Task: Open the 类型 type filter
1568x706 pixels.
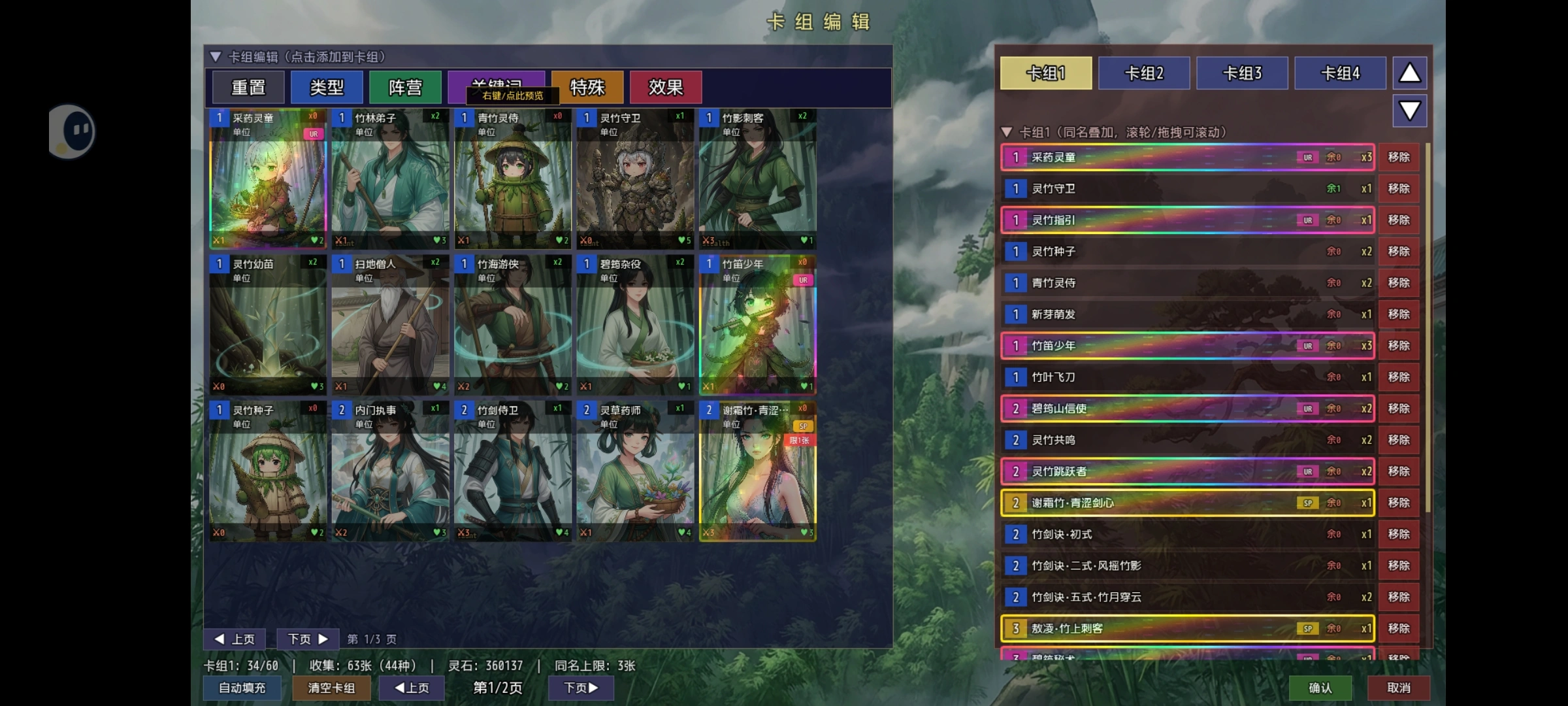Action: click(x=327, y=87)
